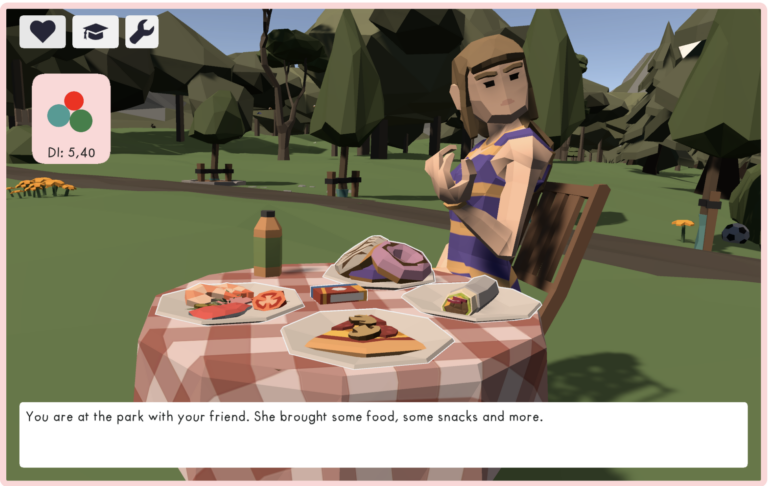The image size is (768, 486).
Task: Select the three colored circles DI panel
Action: coord(70,117)
